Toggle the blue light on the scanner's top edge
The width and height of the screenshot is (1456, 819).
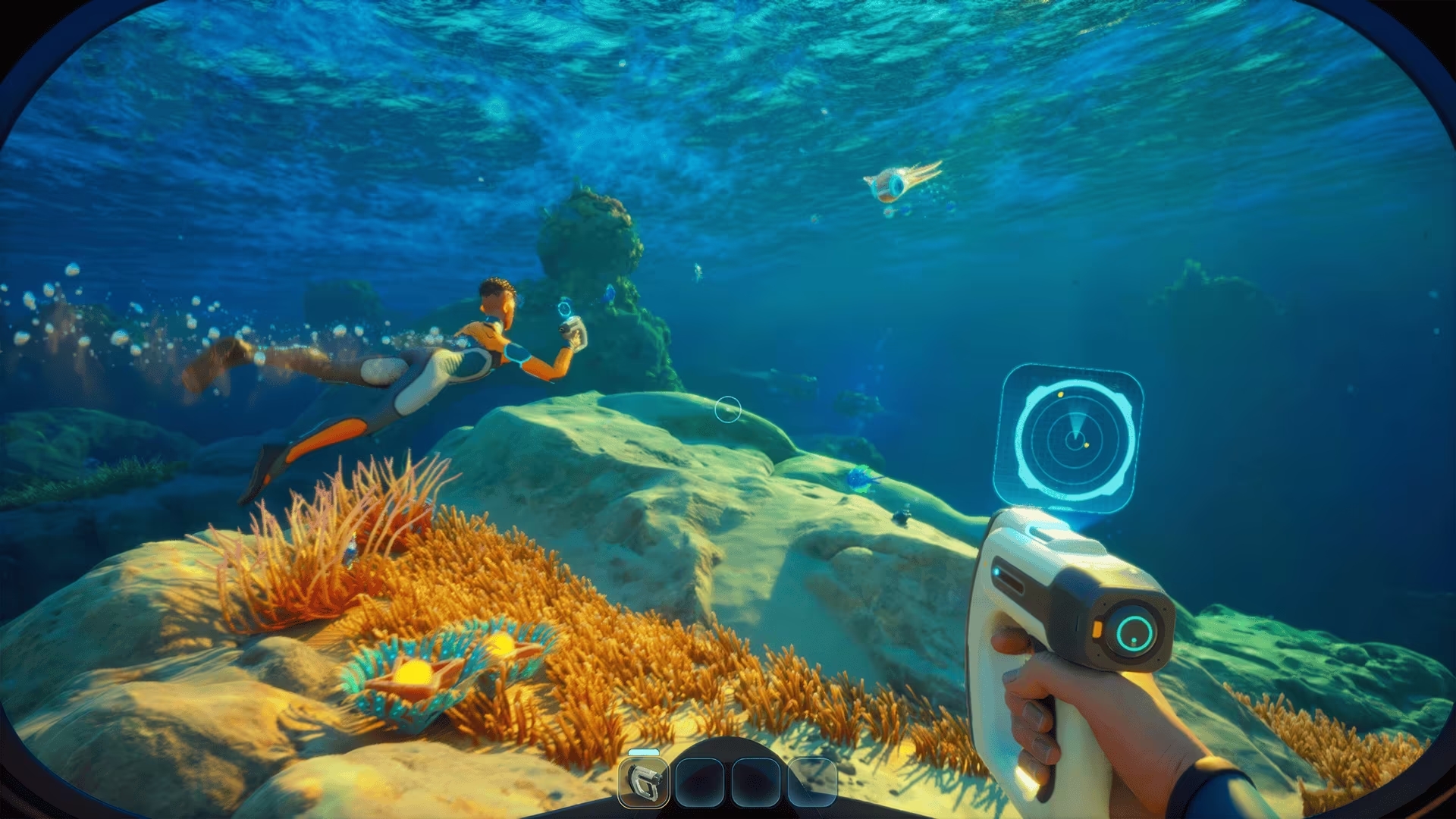(996, 571)
